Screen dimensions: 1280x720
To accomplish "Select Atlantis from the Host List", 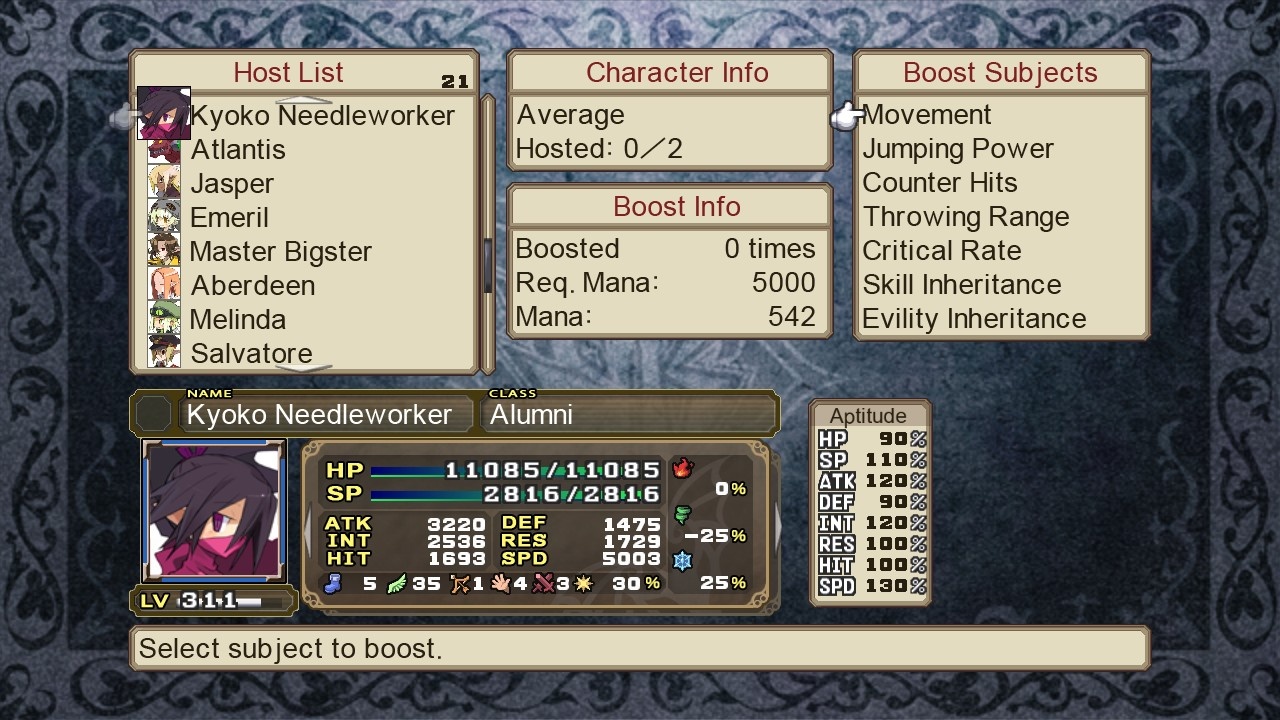I will [x=238, y=149].
